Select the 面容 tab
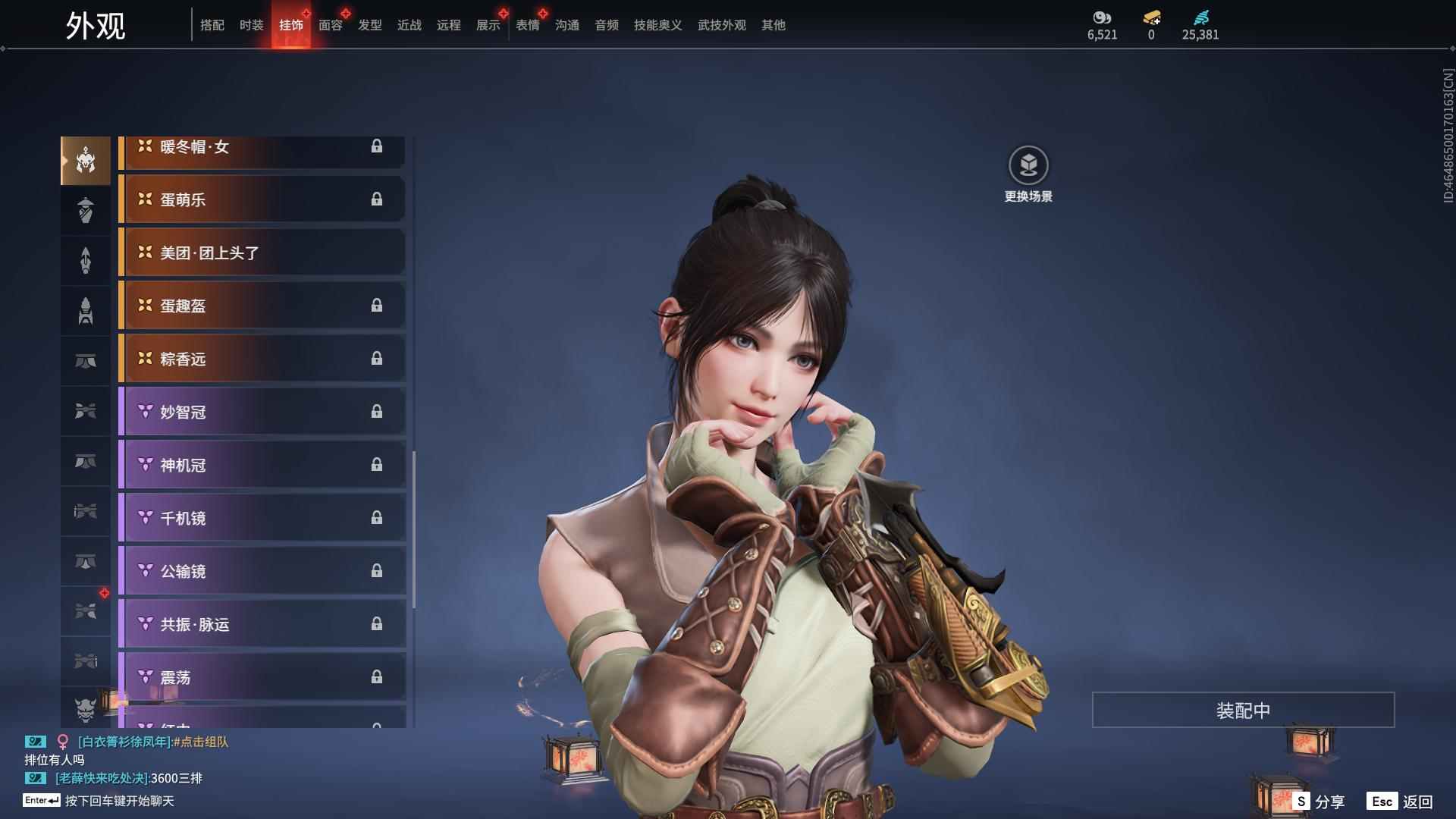The width and height of the screenshot is (1456, 819). [330, 25]
